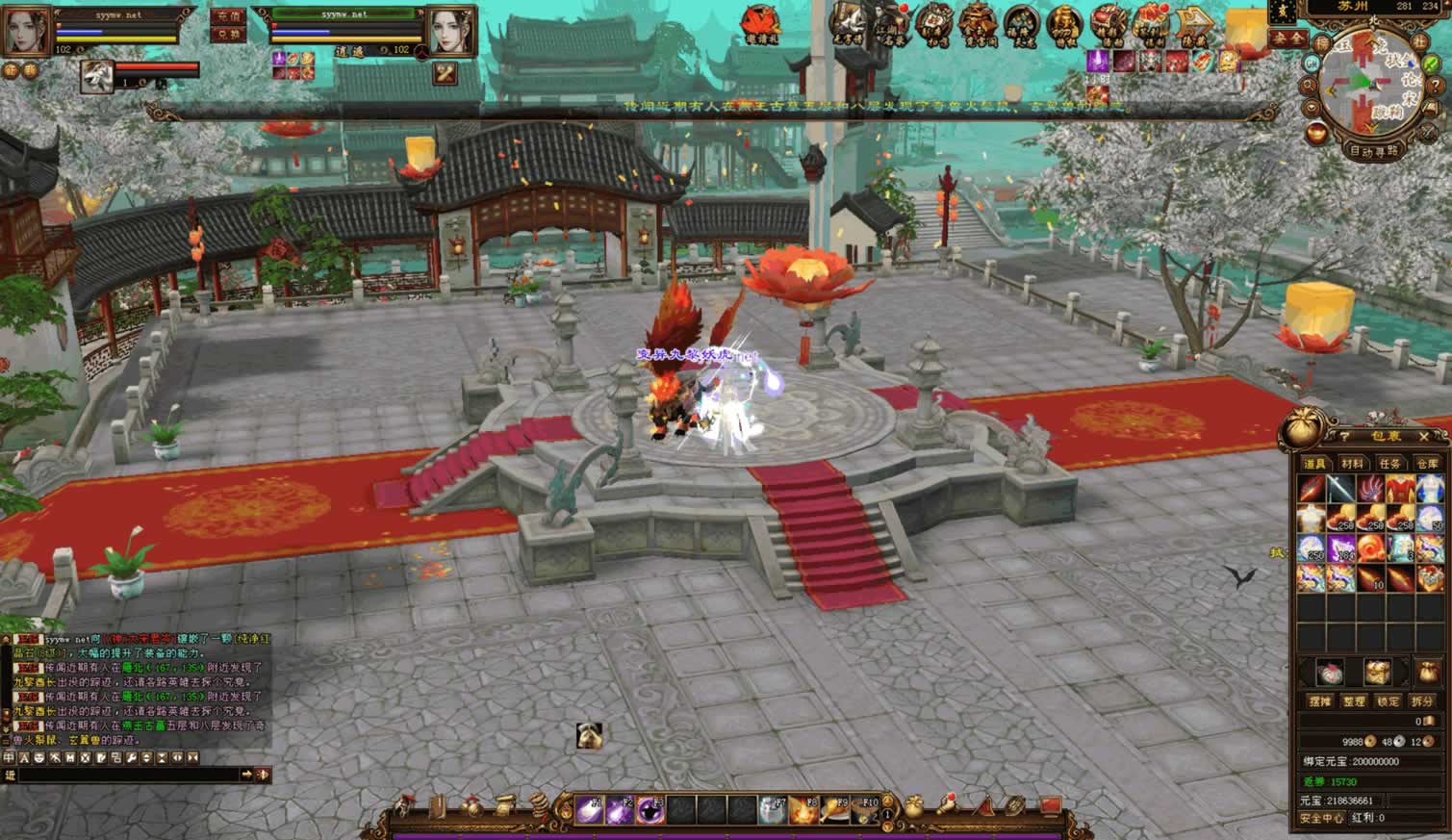Click the 自动寻路 auto-pathfinding button
The height and width of the screenshot is (840, 1452).
point(1373,151)
